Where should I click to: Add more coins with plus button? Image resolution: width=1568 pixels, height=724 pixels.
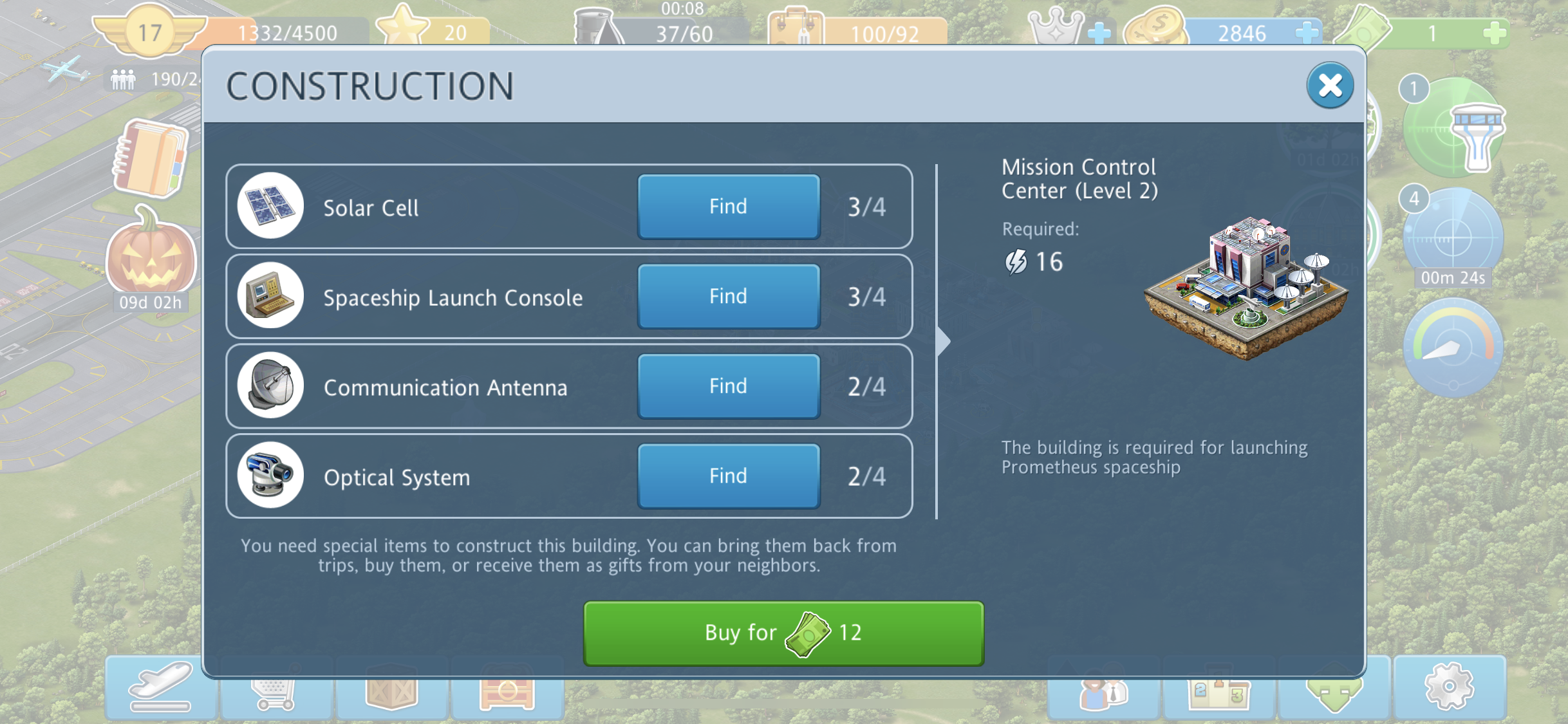(x=1307, y=32)
